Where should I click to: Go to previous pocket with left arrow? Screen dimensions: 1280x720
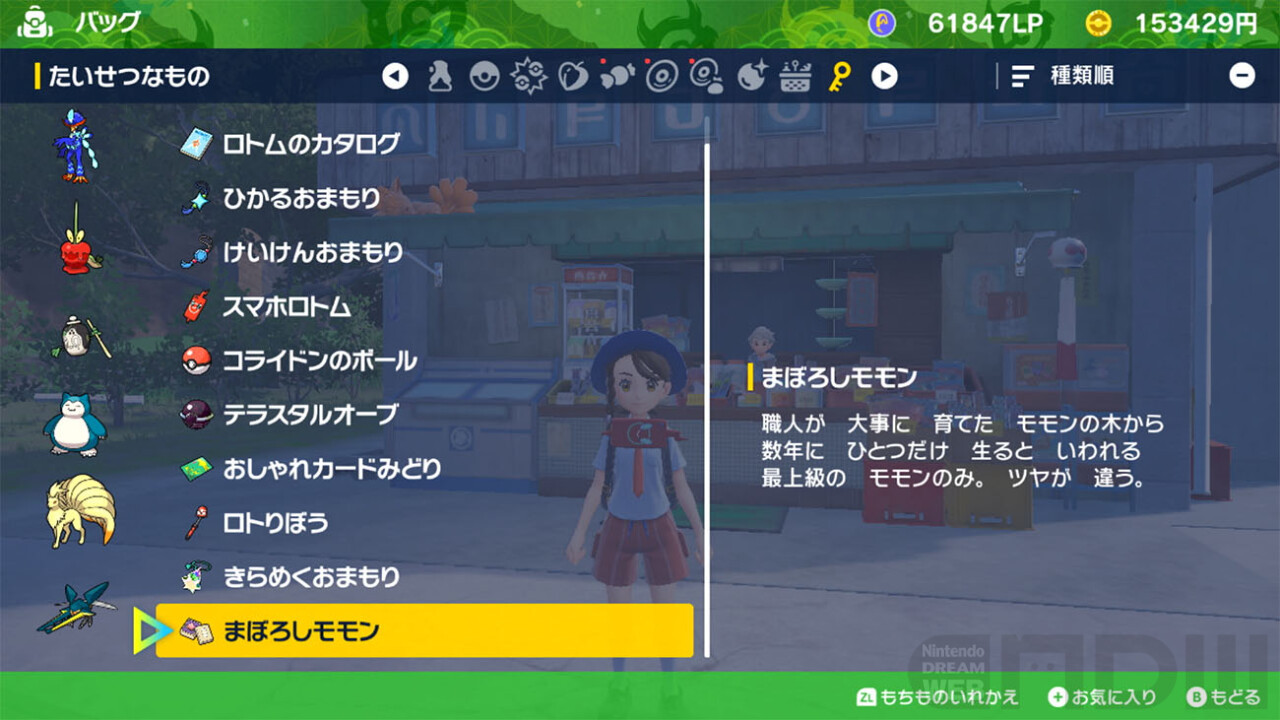tap(396, 76)
